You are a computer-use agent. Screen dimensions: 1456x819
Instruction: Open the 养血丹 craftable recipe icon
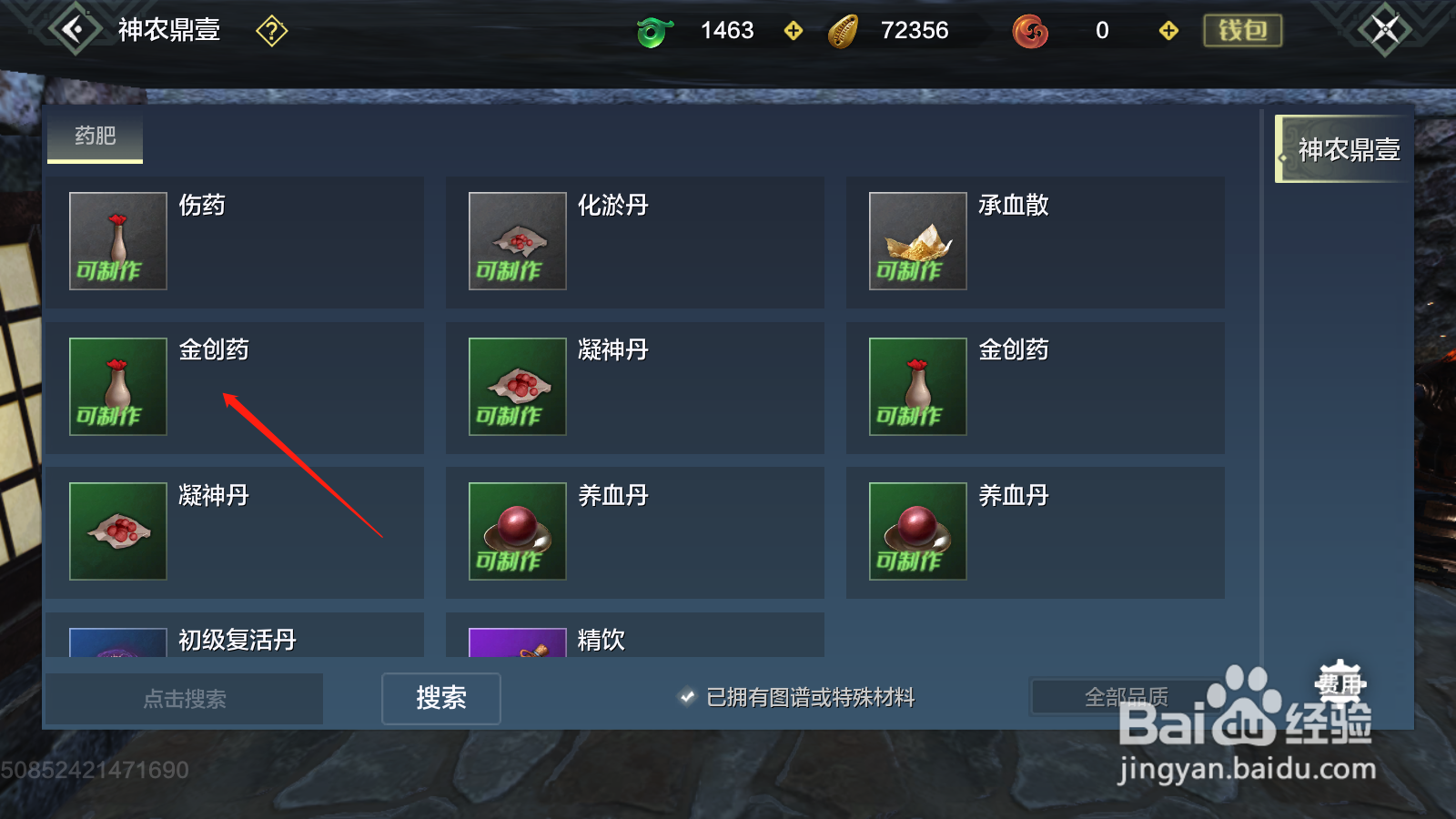point(516,531)
